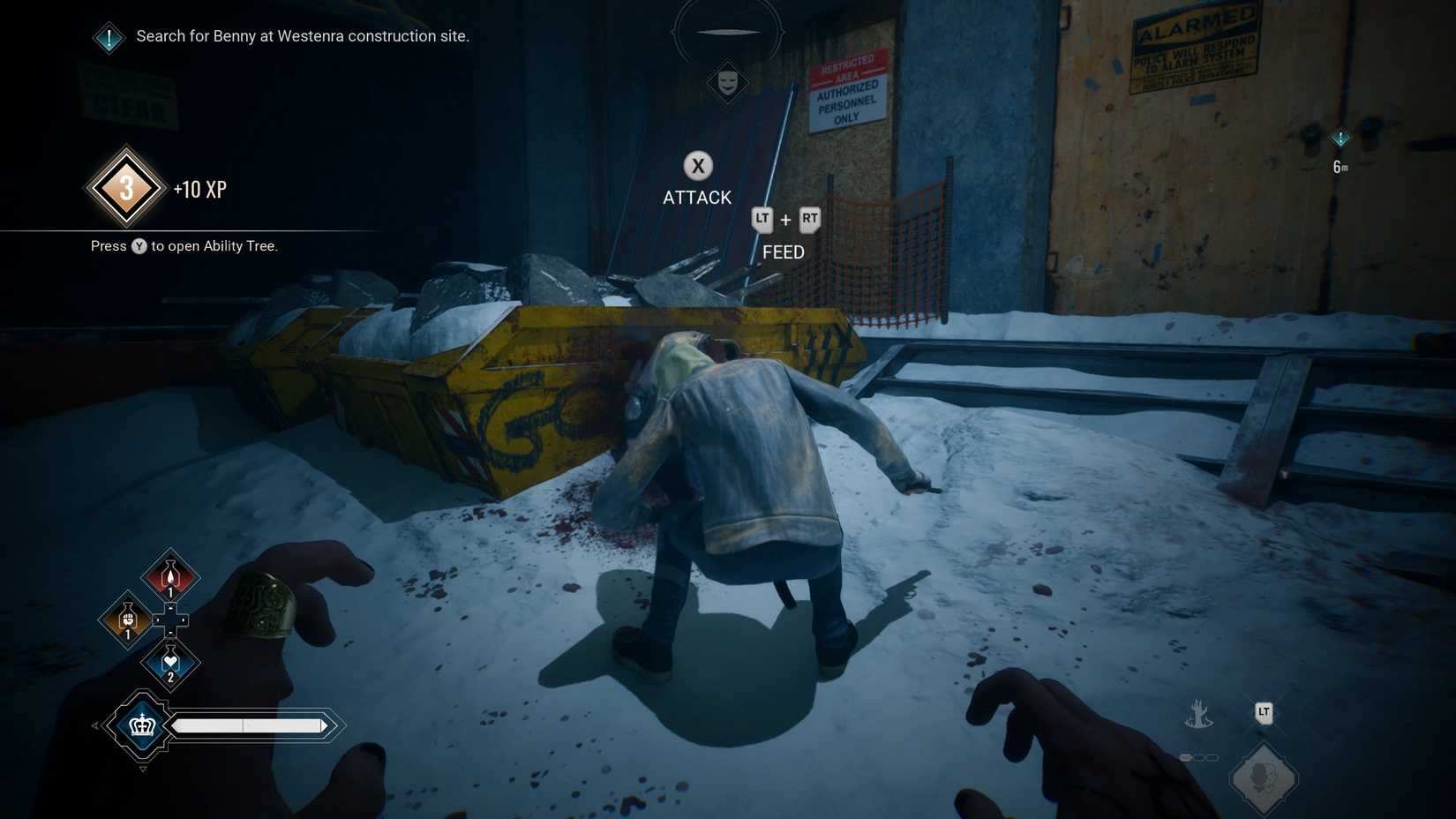Click the level 3 badge emblem

[124, 187]
